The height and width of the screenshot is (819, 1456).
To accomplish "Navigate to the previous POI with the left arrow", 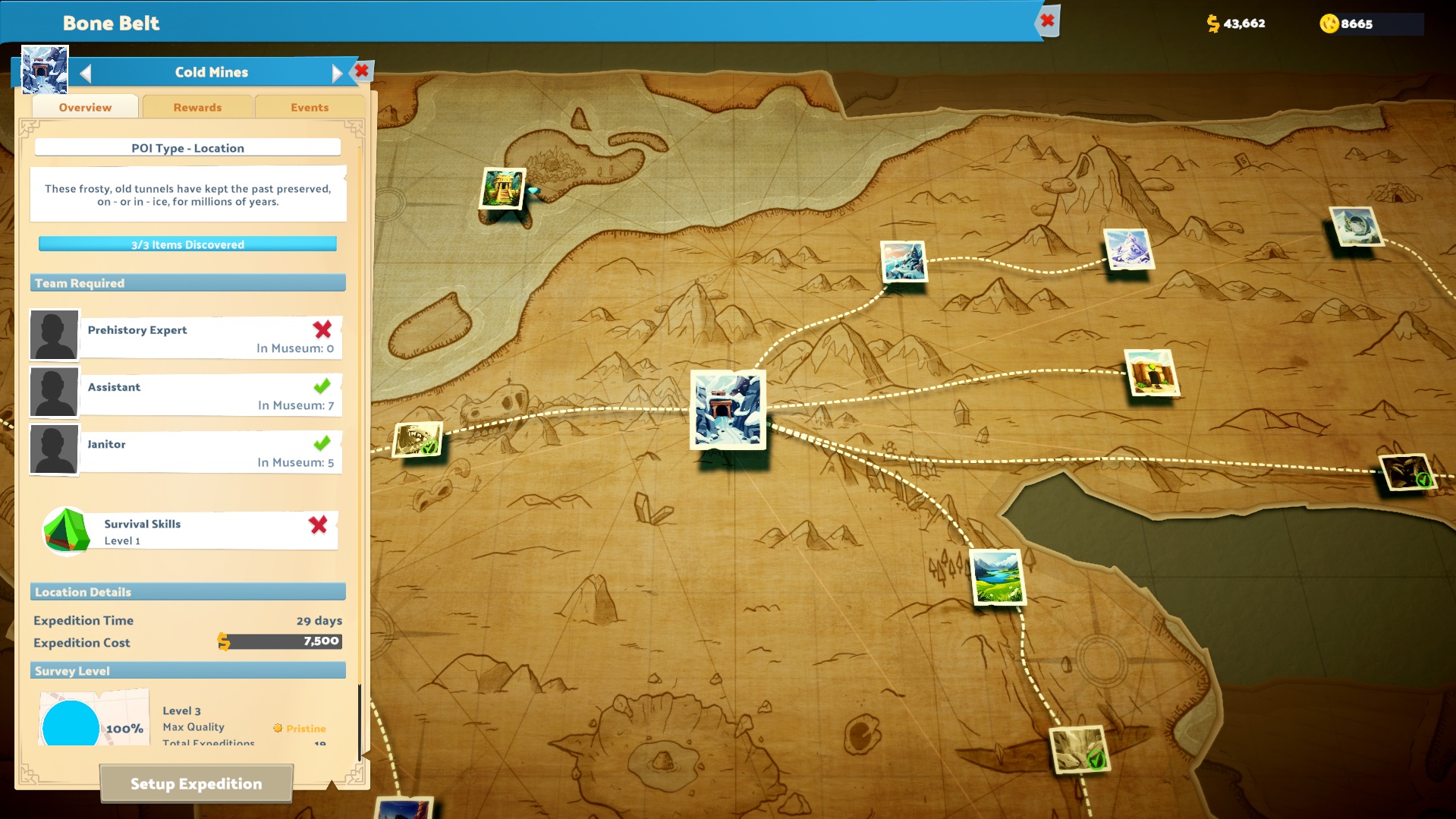I will coord(85,71).
